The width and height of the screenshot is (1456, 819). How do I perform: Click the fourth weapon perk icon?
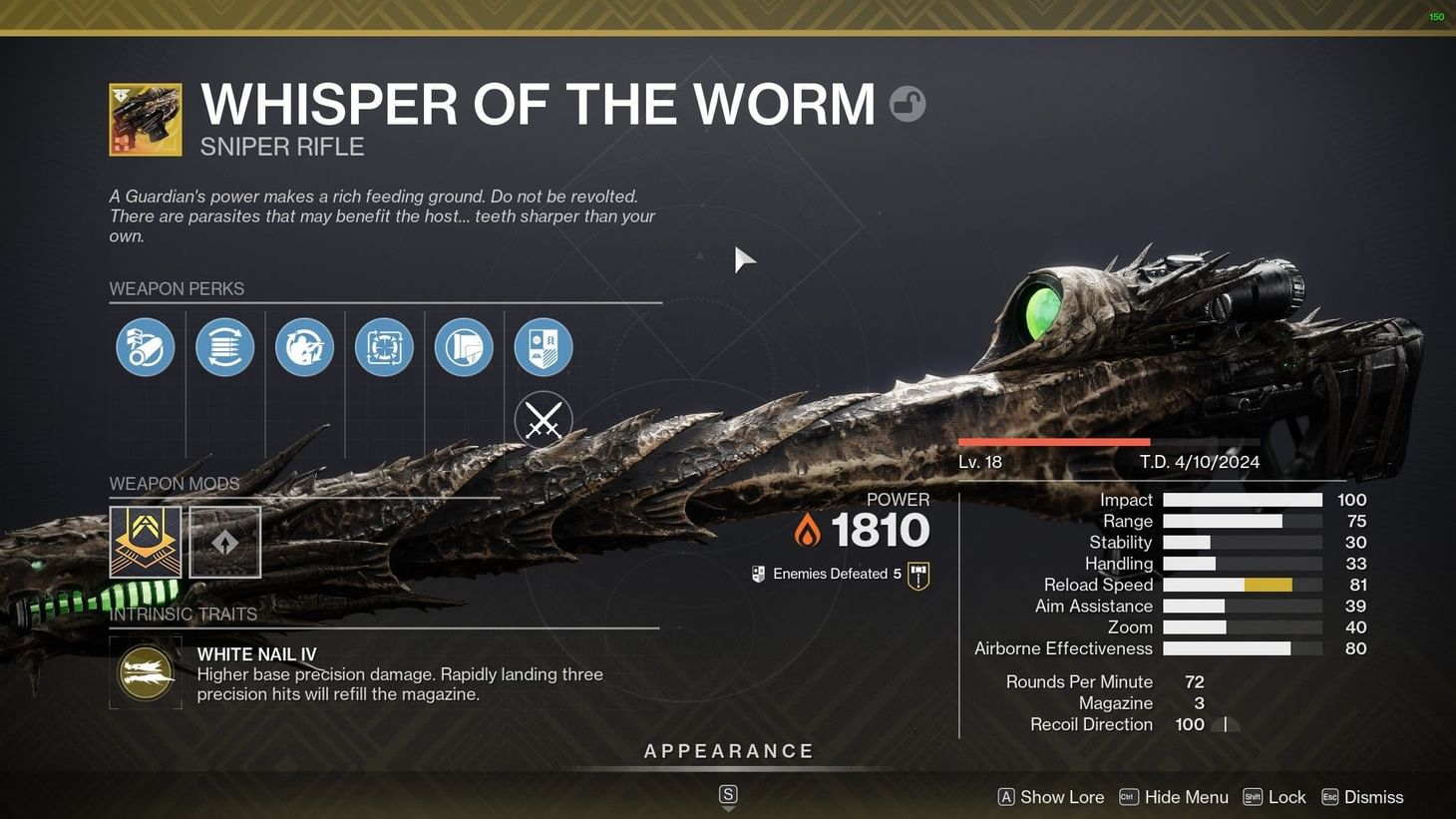tap(384, 346)
